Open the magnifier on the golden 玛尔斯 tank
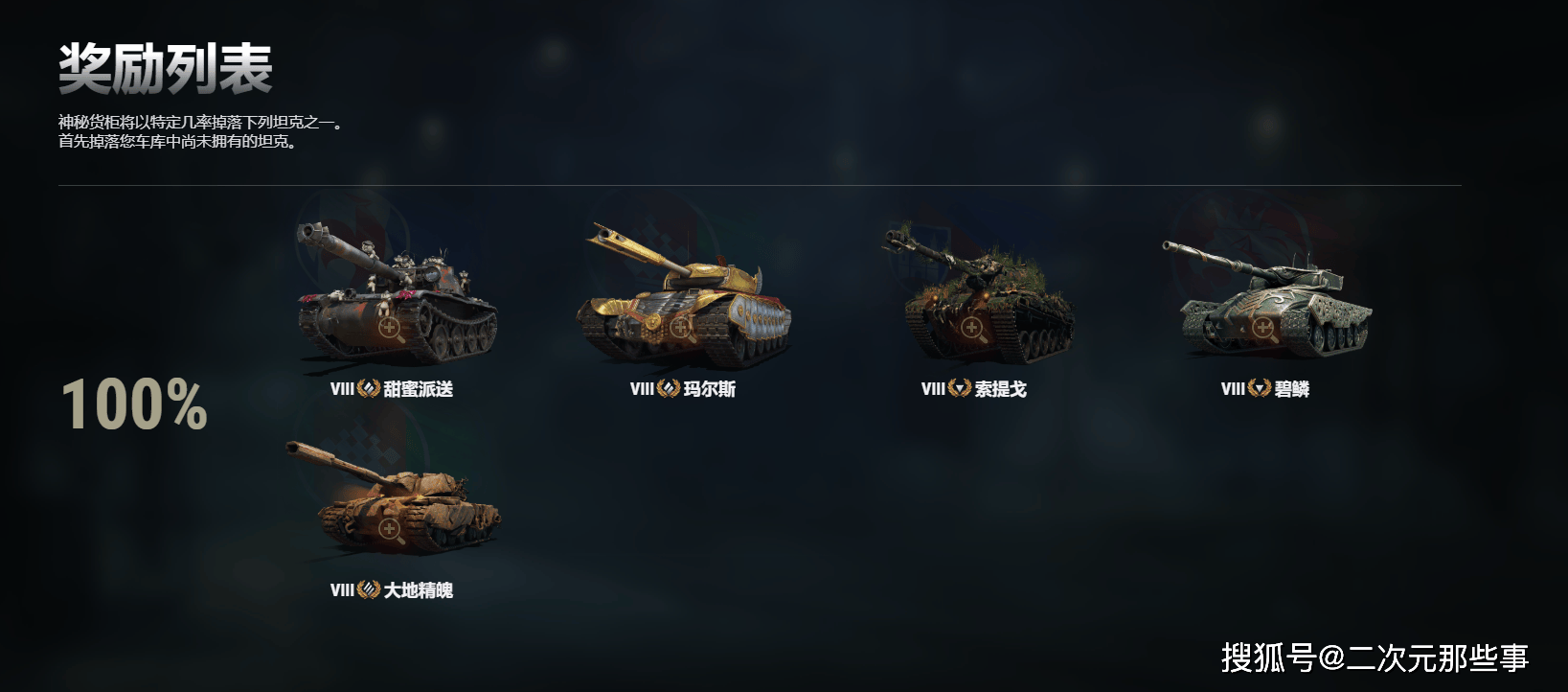1568x692 pixels. pyautogui.click(x=681, y=328)
